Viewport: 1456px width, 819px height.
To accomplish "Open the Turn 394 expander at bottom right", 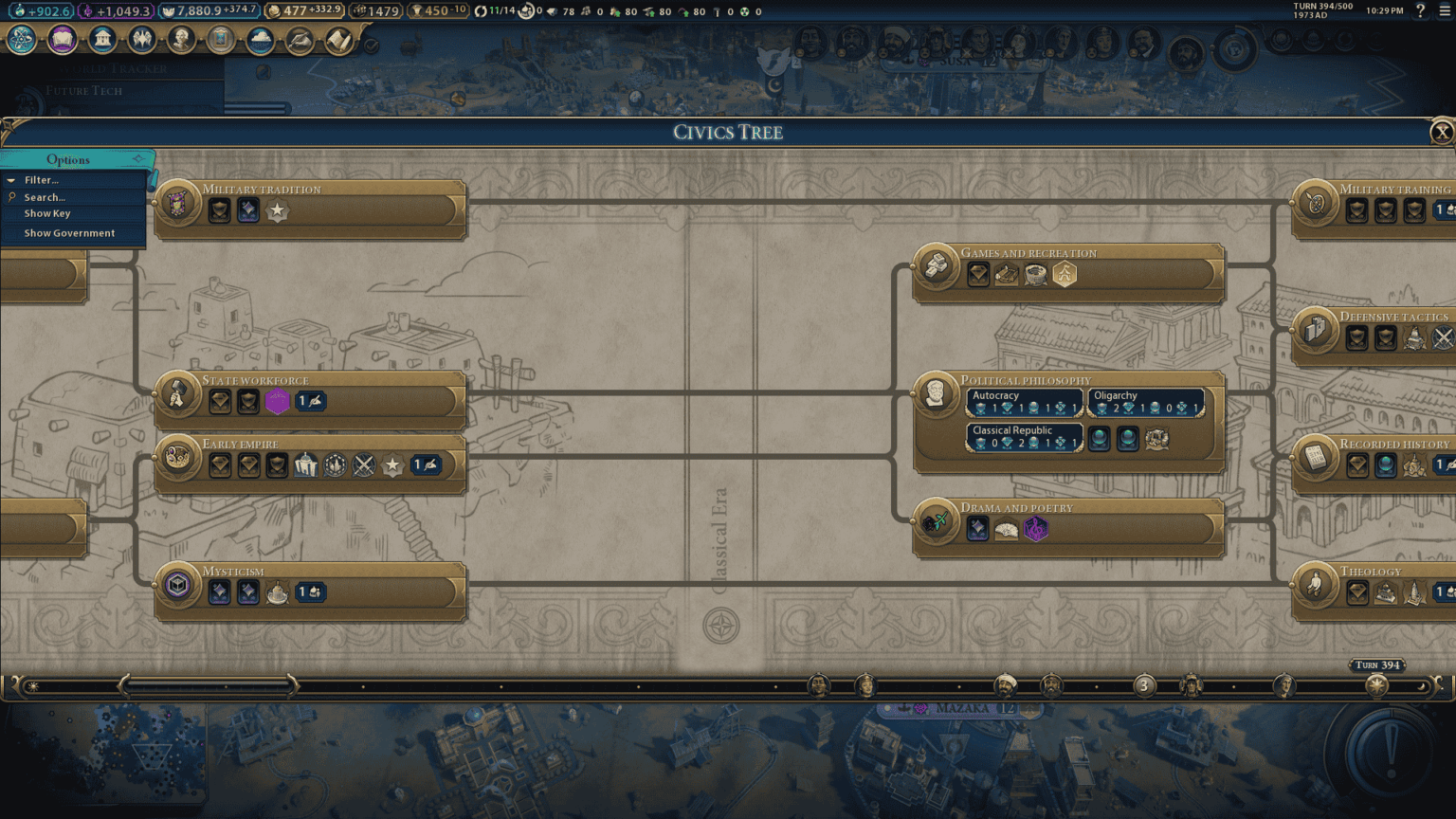I will tap(1376, 664).
